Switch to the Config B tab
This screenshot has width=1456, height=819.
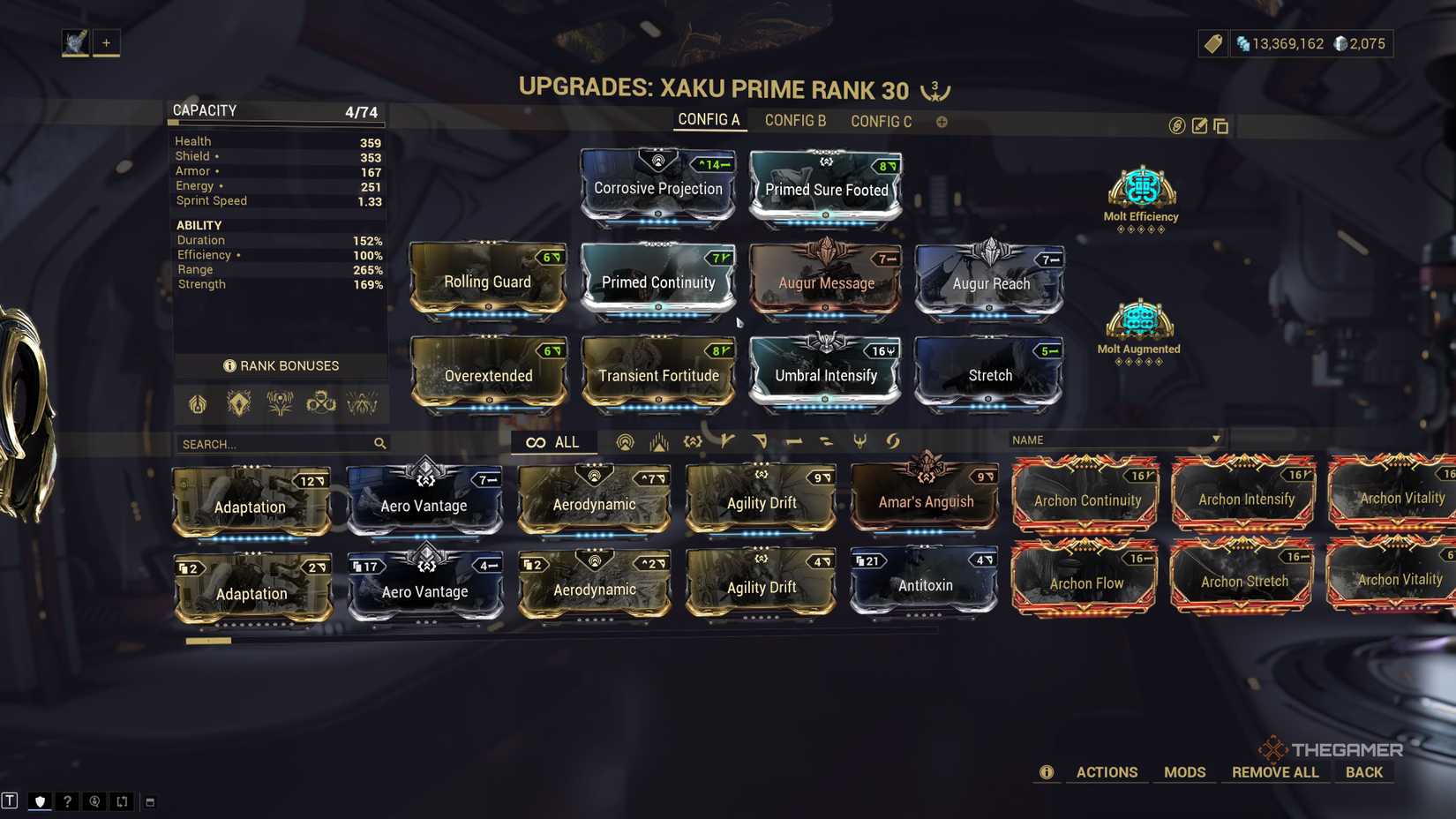pos(793,121)
